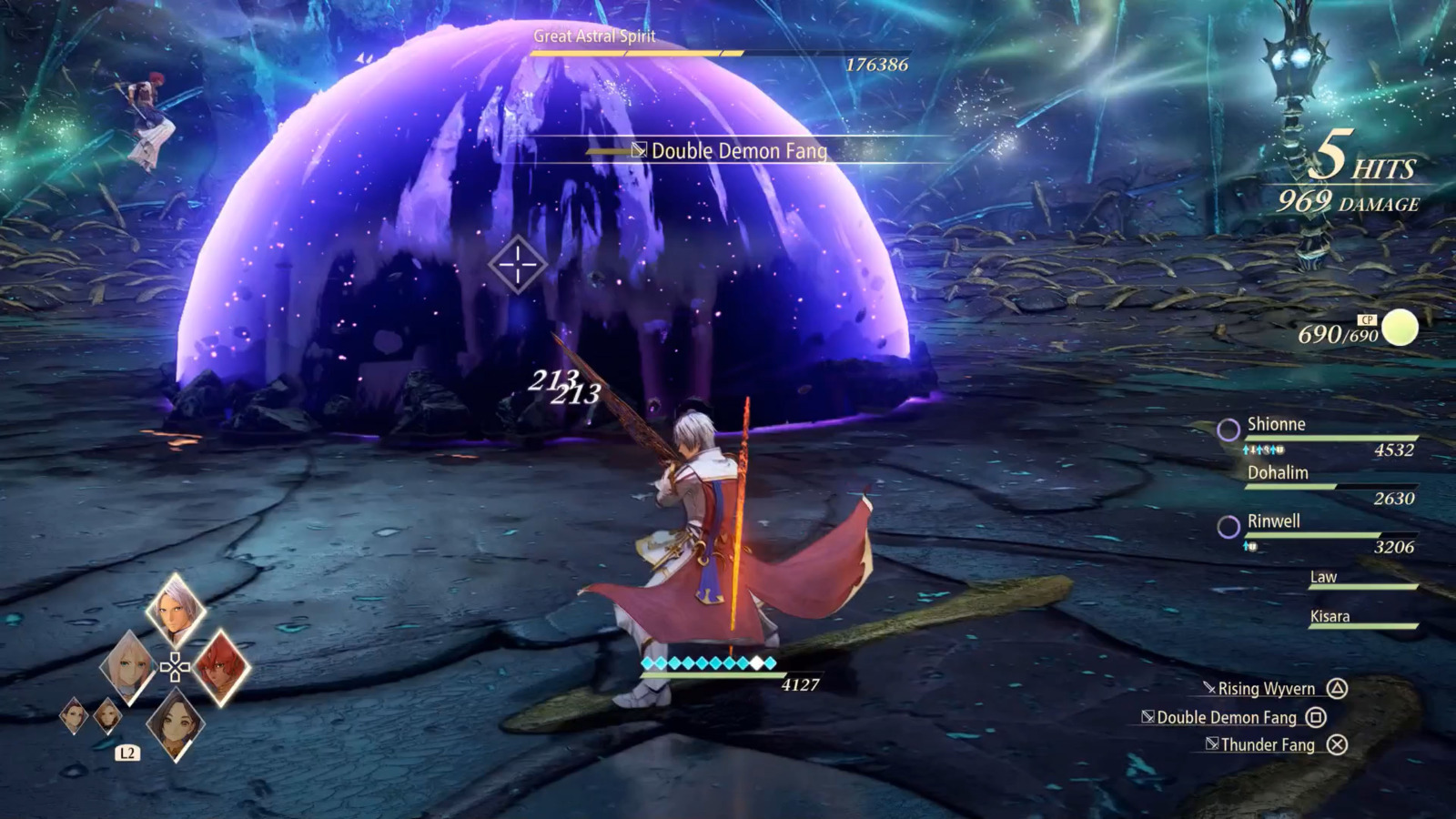Select Law in the party status list
The image size is (1456, 819).
pos(1323,577)
